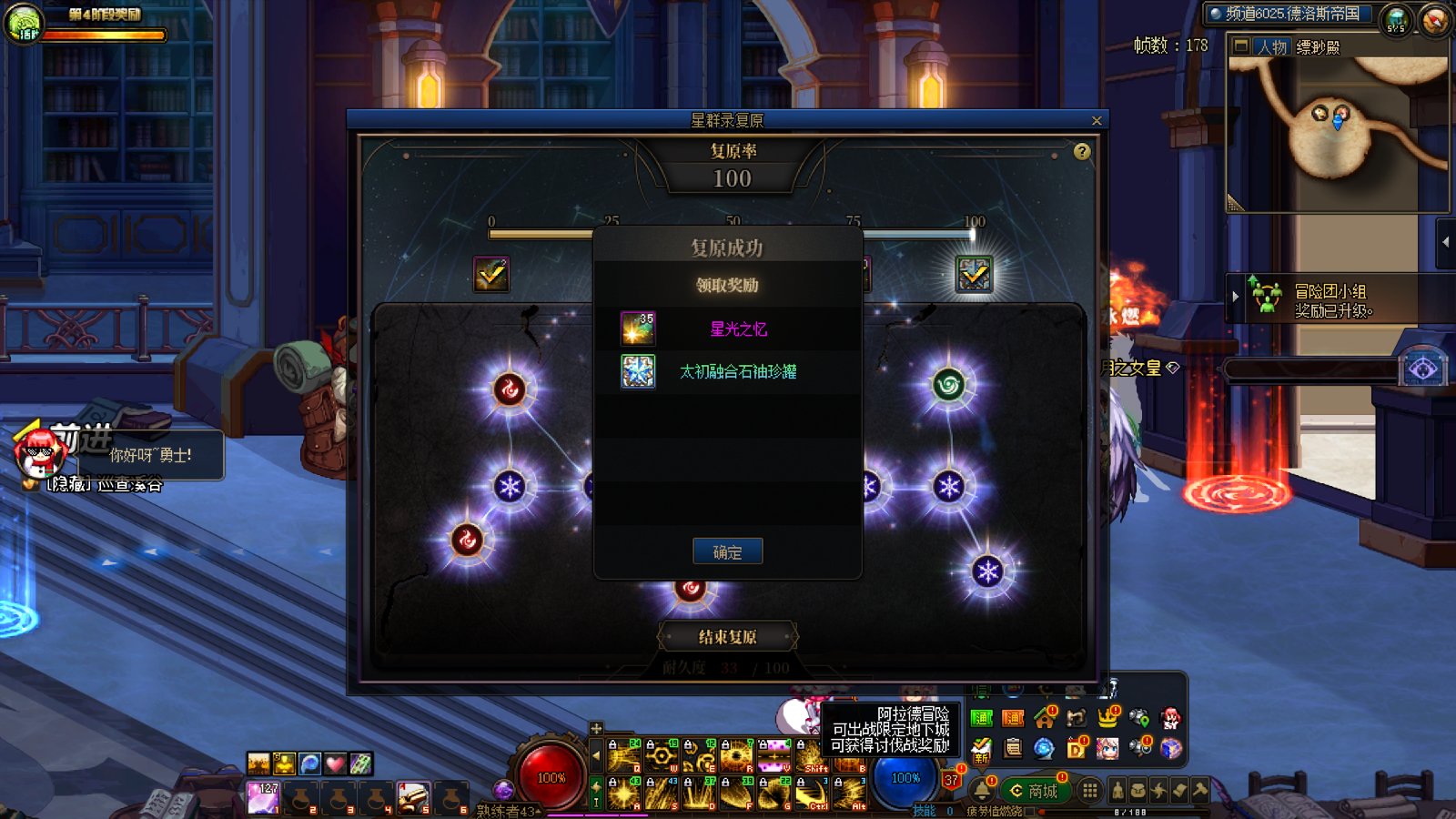The width and height of the screenshot is (1456, 819).
Task: Click the 结束复原 button
Action: pos(727,637)
